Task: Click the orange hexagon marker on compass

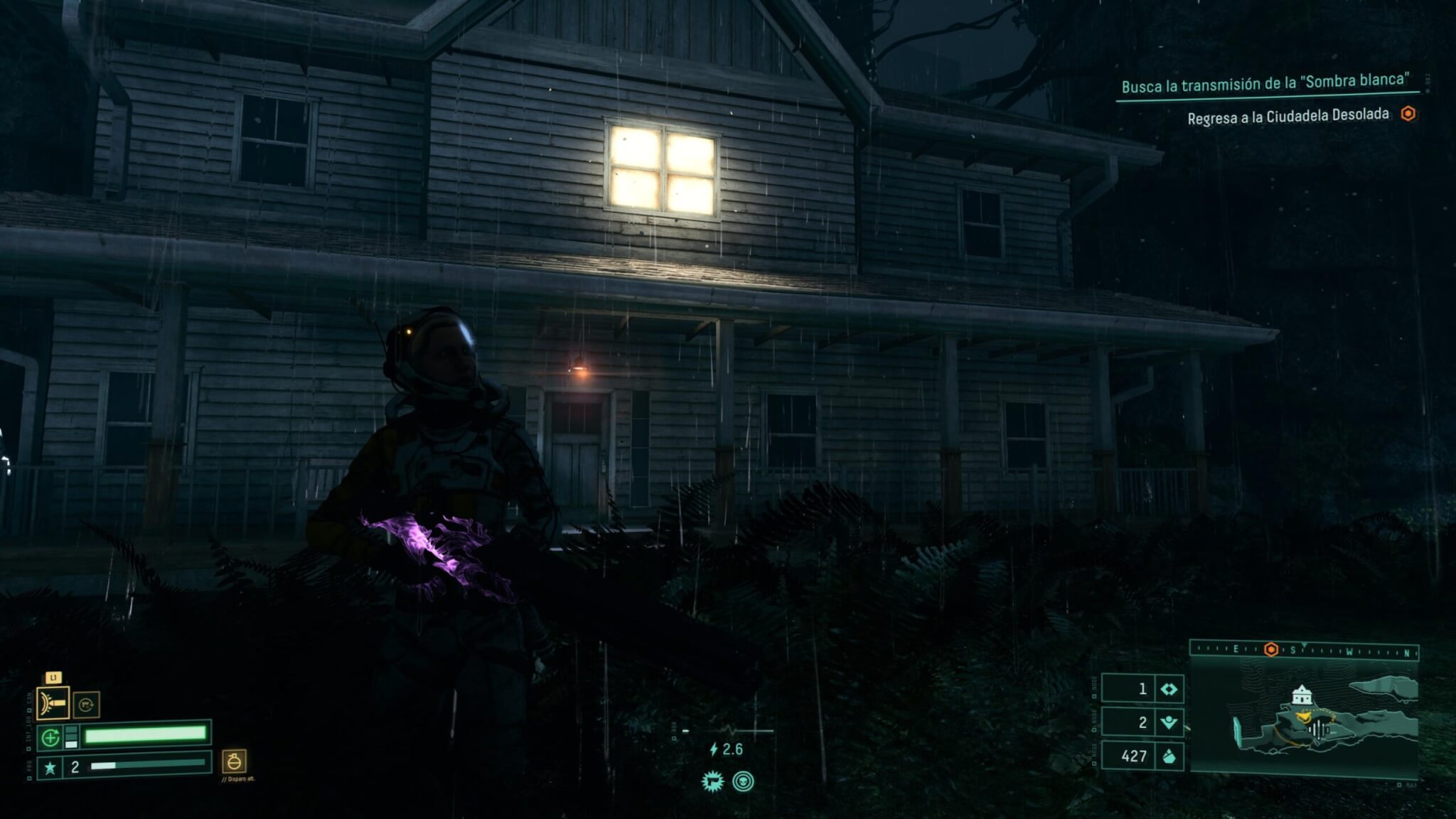Action: pos(1270,649)
